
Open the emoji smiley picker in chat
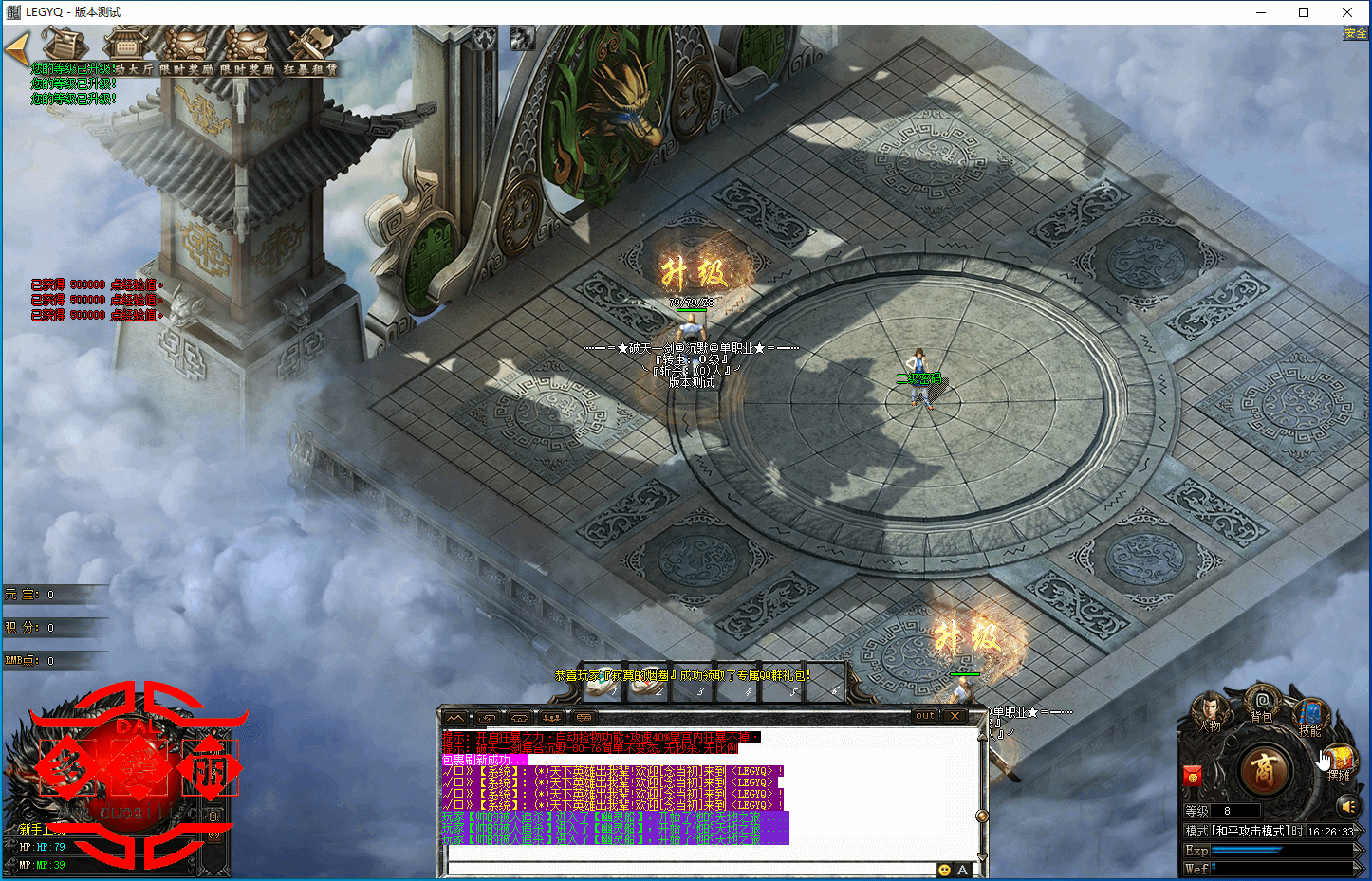[944, 870]
